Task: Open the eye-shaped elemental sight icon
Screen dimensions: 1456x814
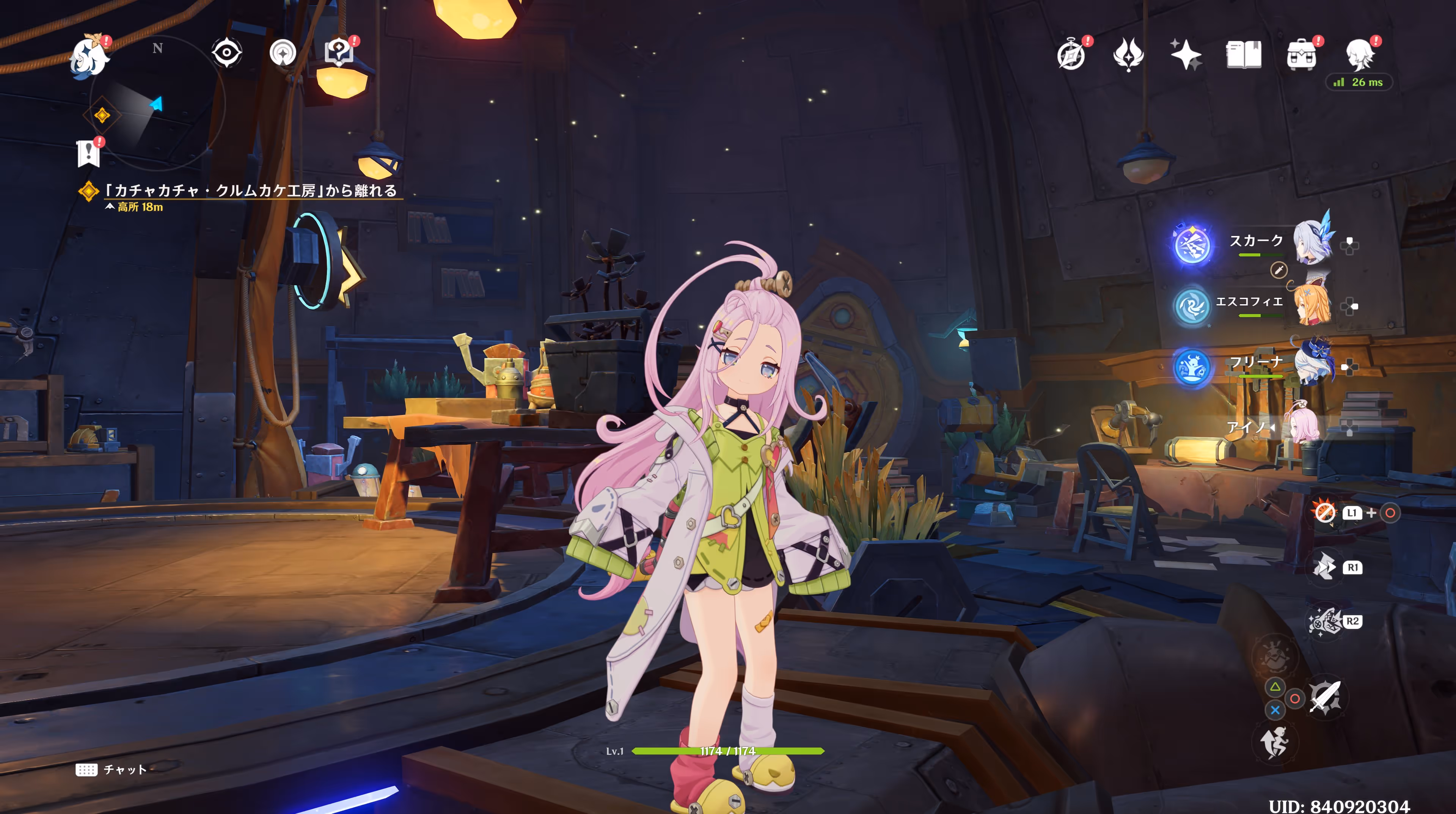Action: (x=227, y=53)
